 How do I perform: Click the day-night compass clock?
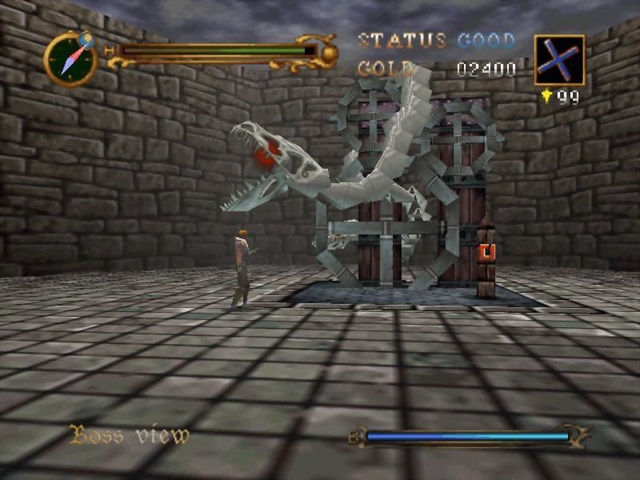click(x=70, y=59)
